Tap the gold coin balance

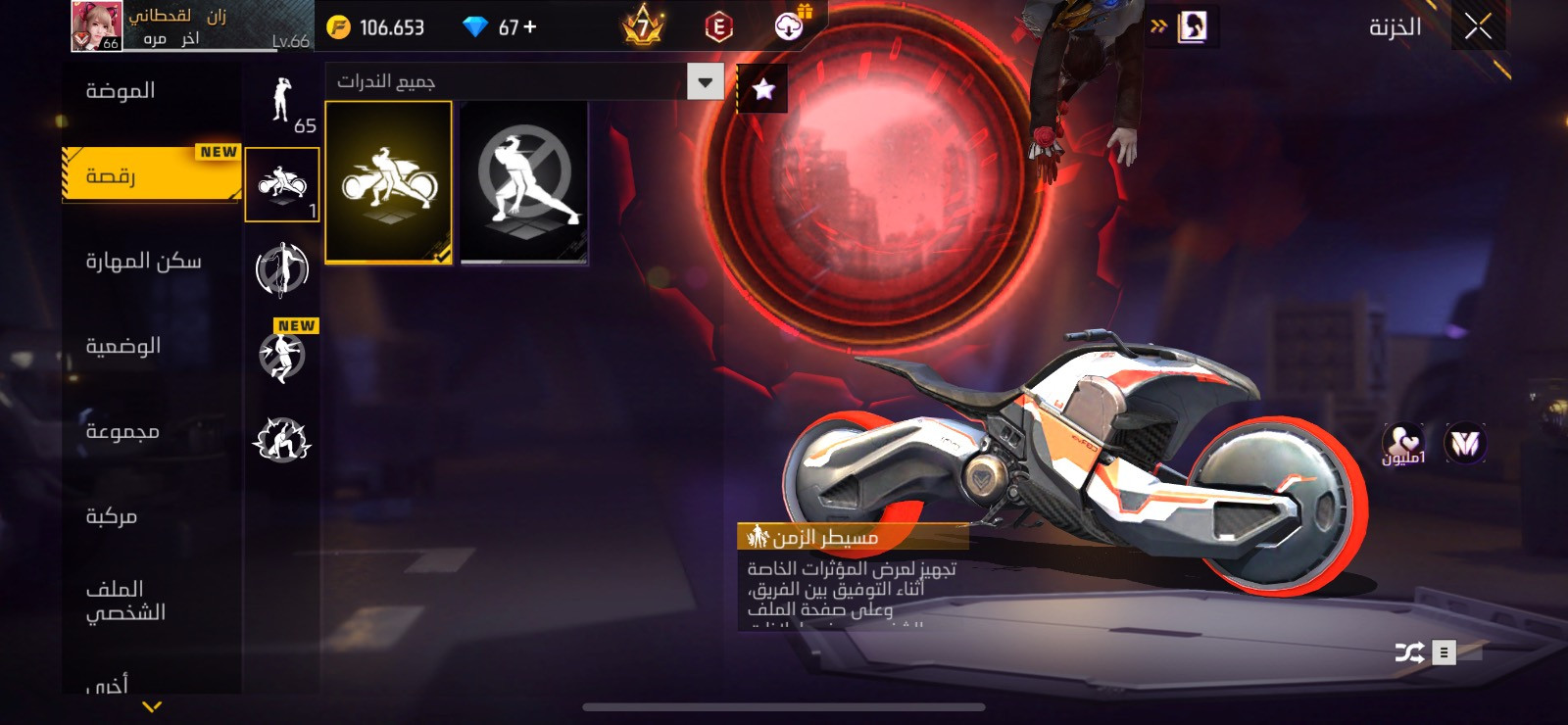click(376, 27)
